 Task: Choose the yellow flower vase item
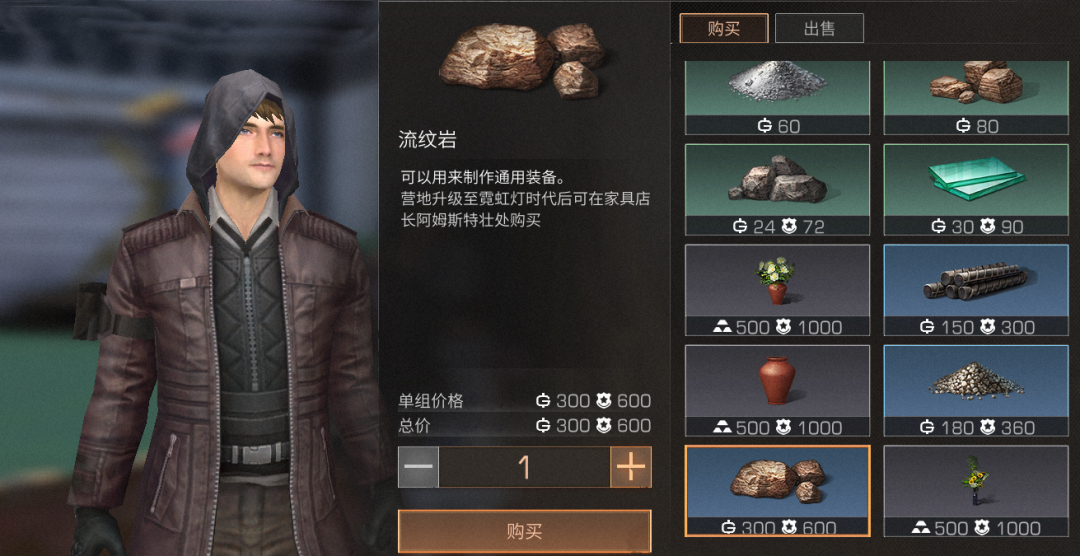tap(976, 491)
